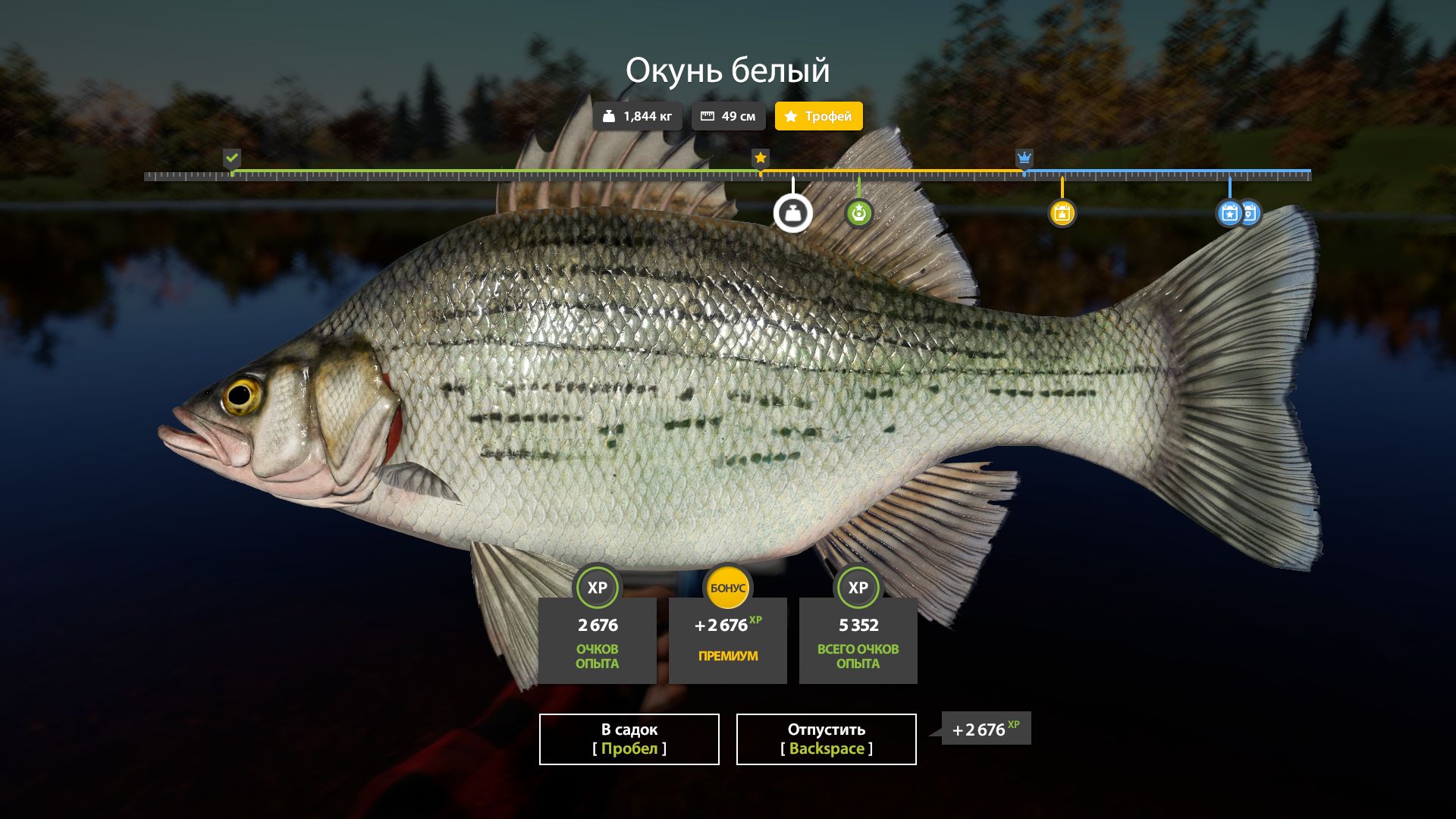Put the fish in the keepnet (В садок)
The image size is (1456, 819).
pyautogui.click(x=629, y=739)
